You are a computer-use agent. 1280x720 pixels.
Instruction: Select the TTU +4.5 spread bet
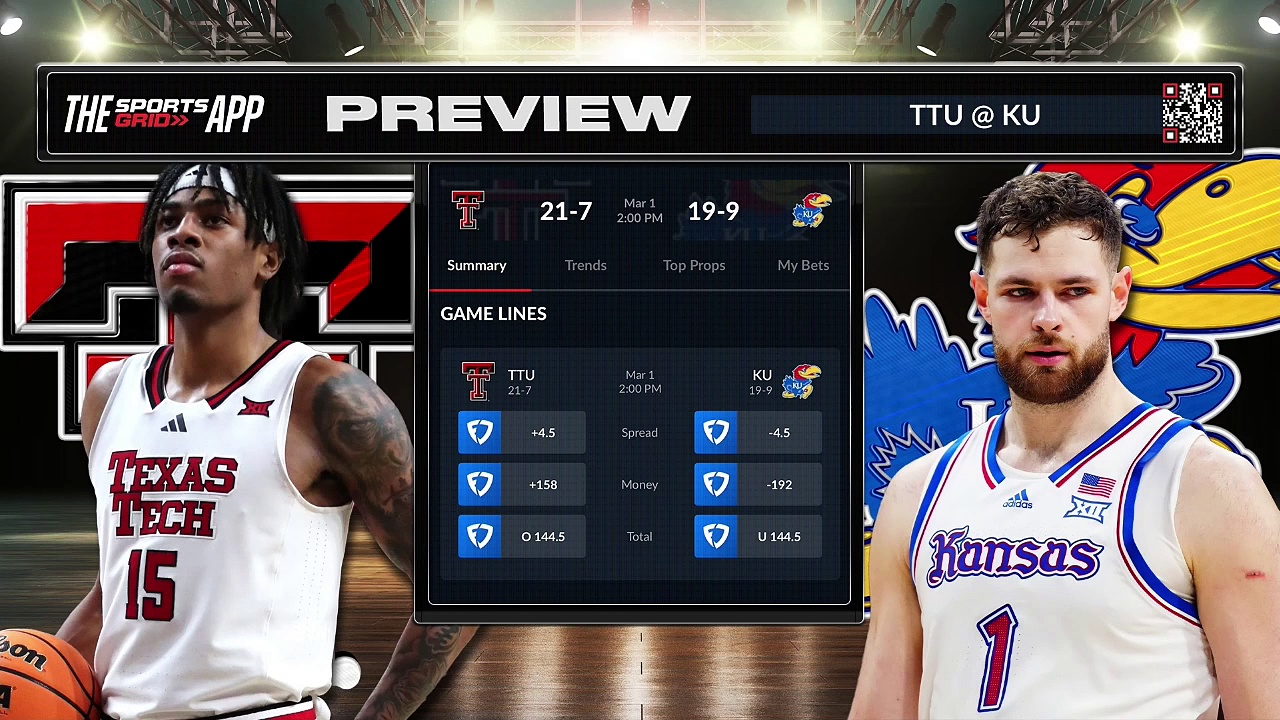[x=543, y=432]
